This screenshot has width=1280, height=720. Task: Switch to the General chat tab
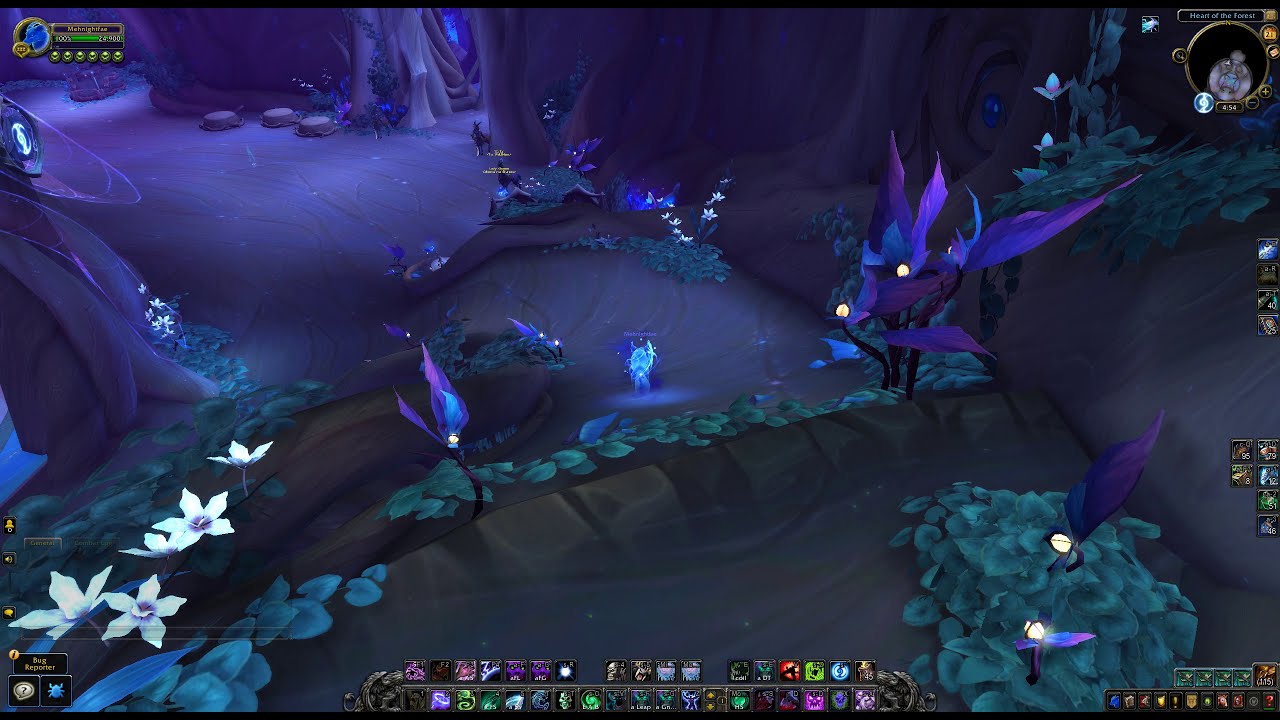click(x=43, y=543)
